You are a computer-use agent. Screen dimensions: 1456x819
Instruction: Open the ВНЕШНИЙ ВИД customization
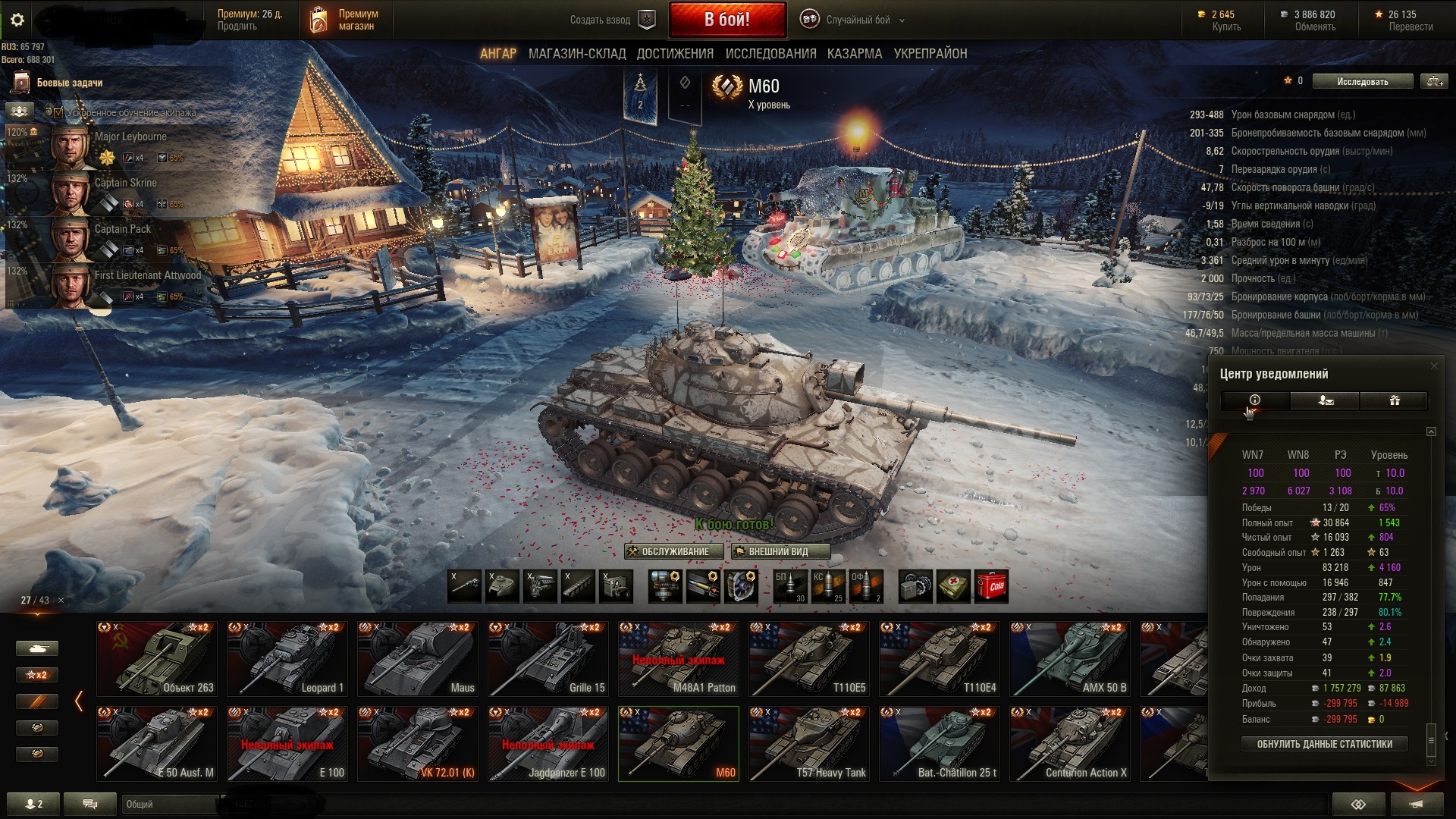pos(780,551)
